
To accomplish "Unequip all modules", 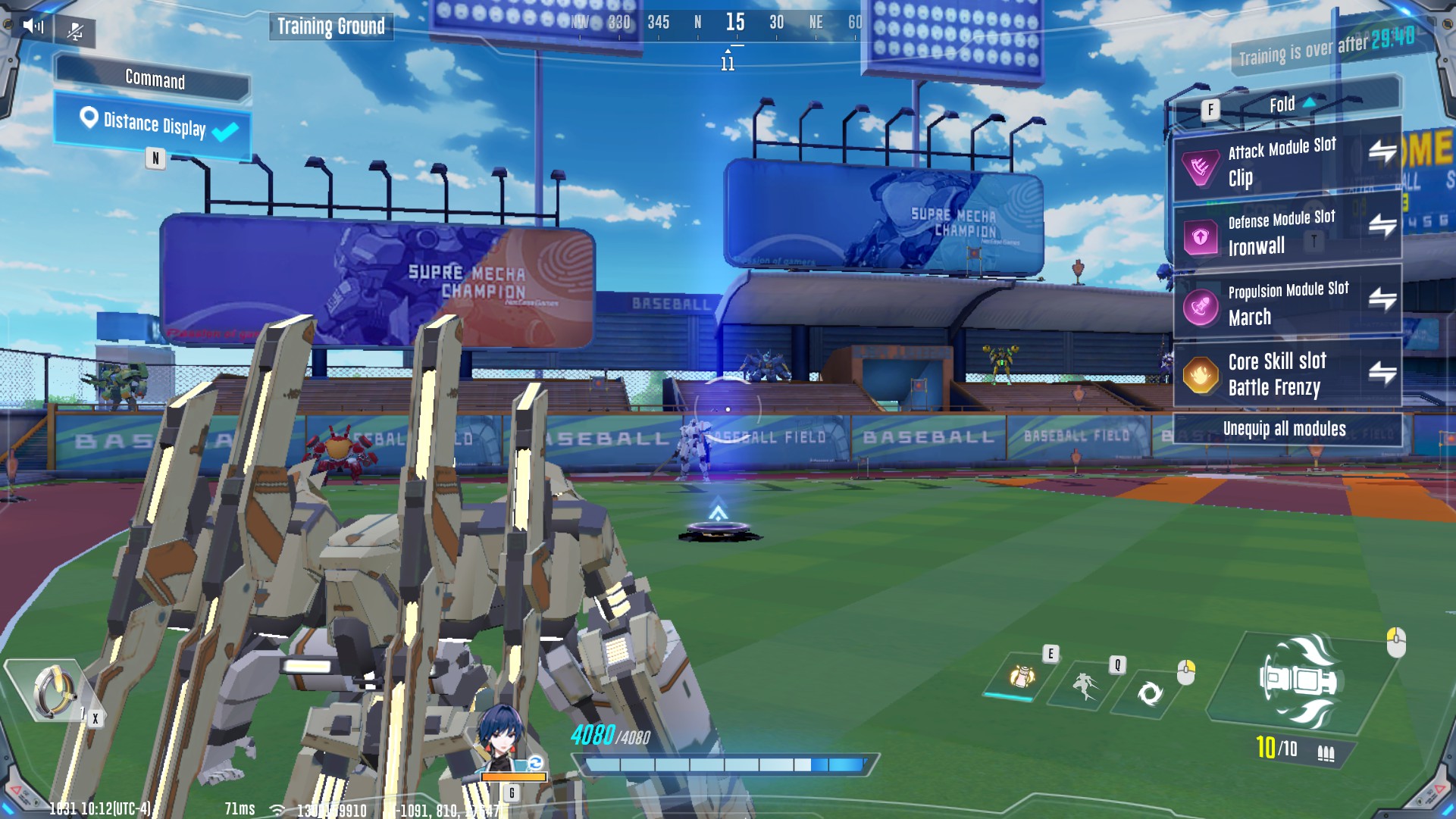I will point(1285,429).
